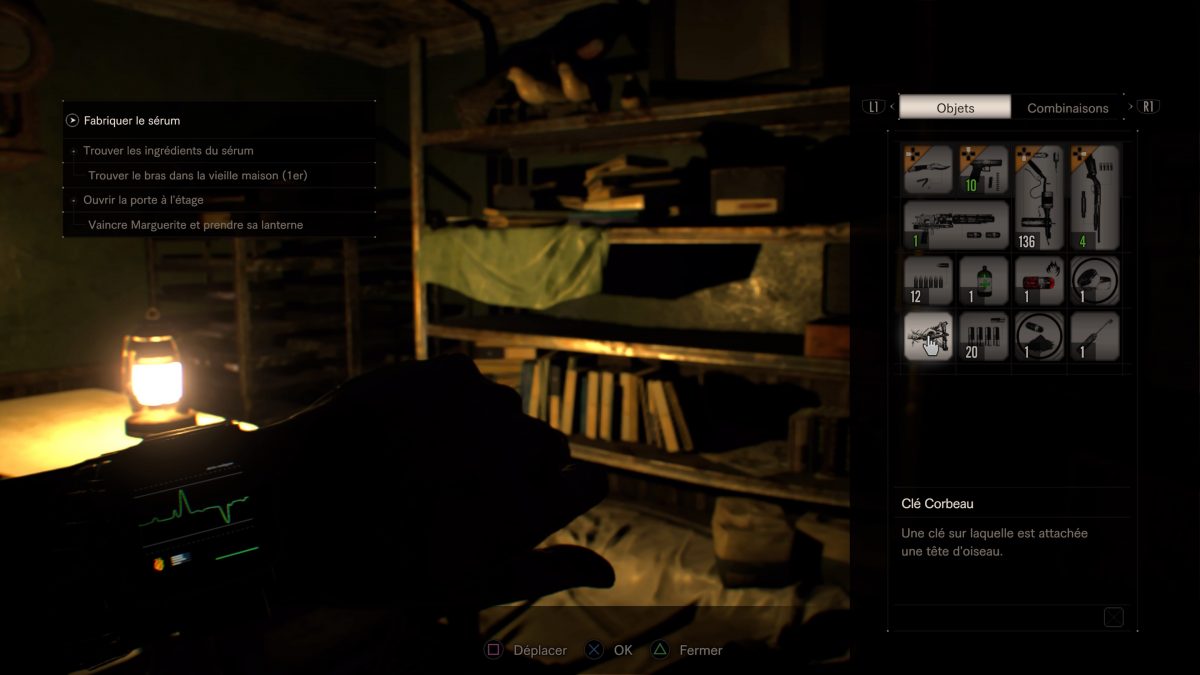Select the knife inventory slot
The width and height of the screenshot is (1200, 675).
(928, 170)
